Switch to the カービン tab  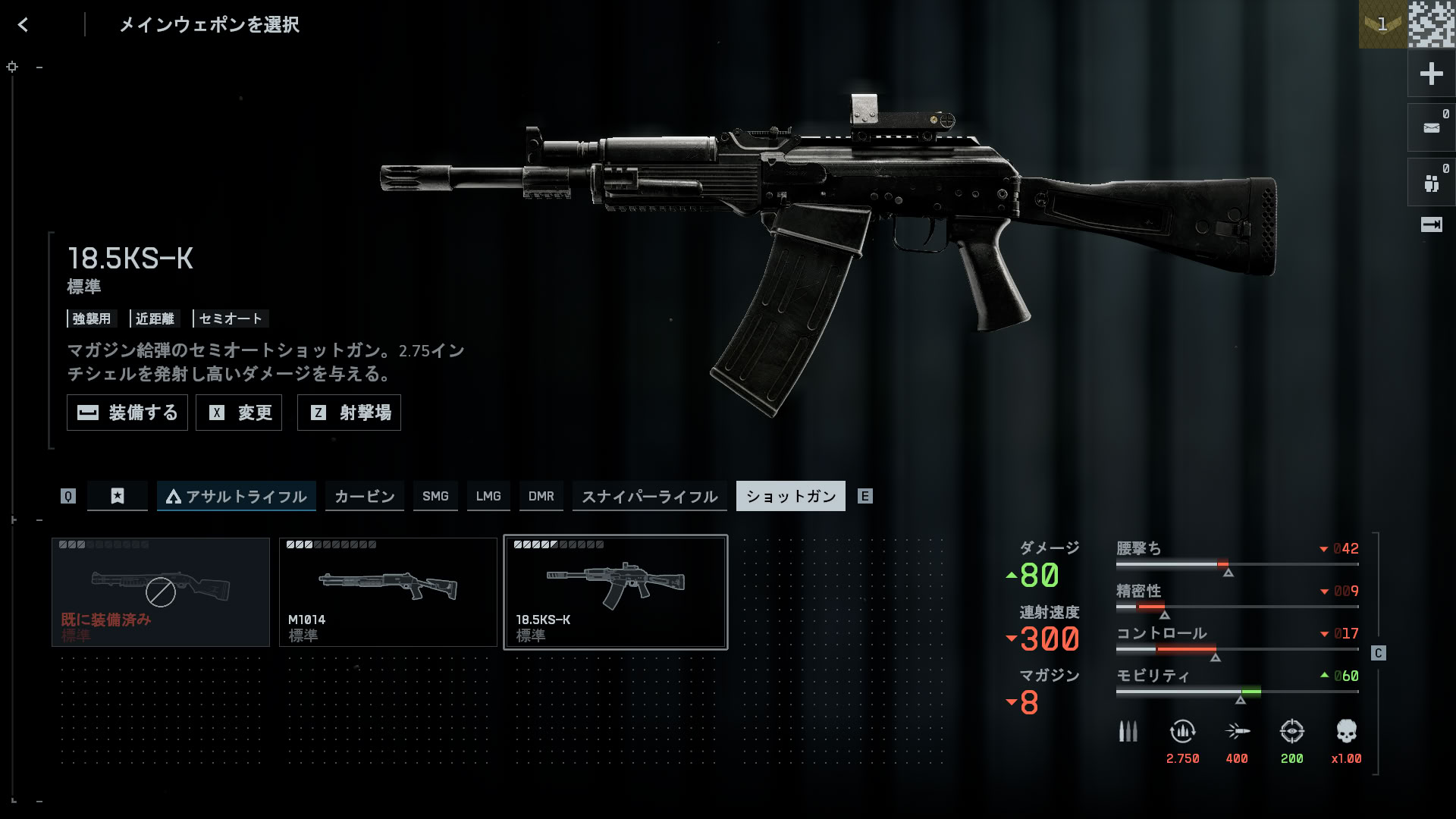(365, 496)
